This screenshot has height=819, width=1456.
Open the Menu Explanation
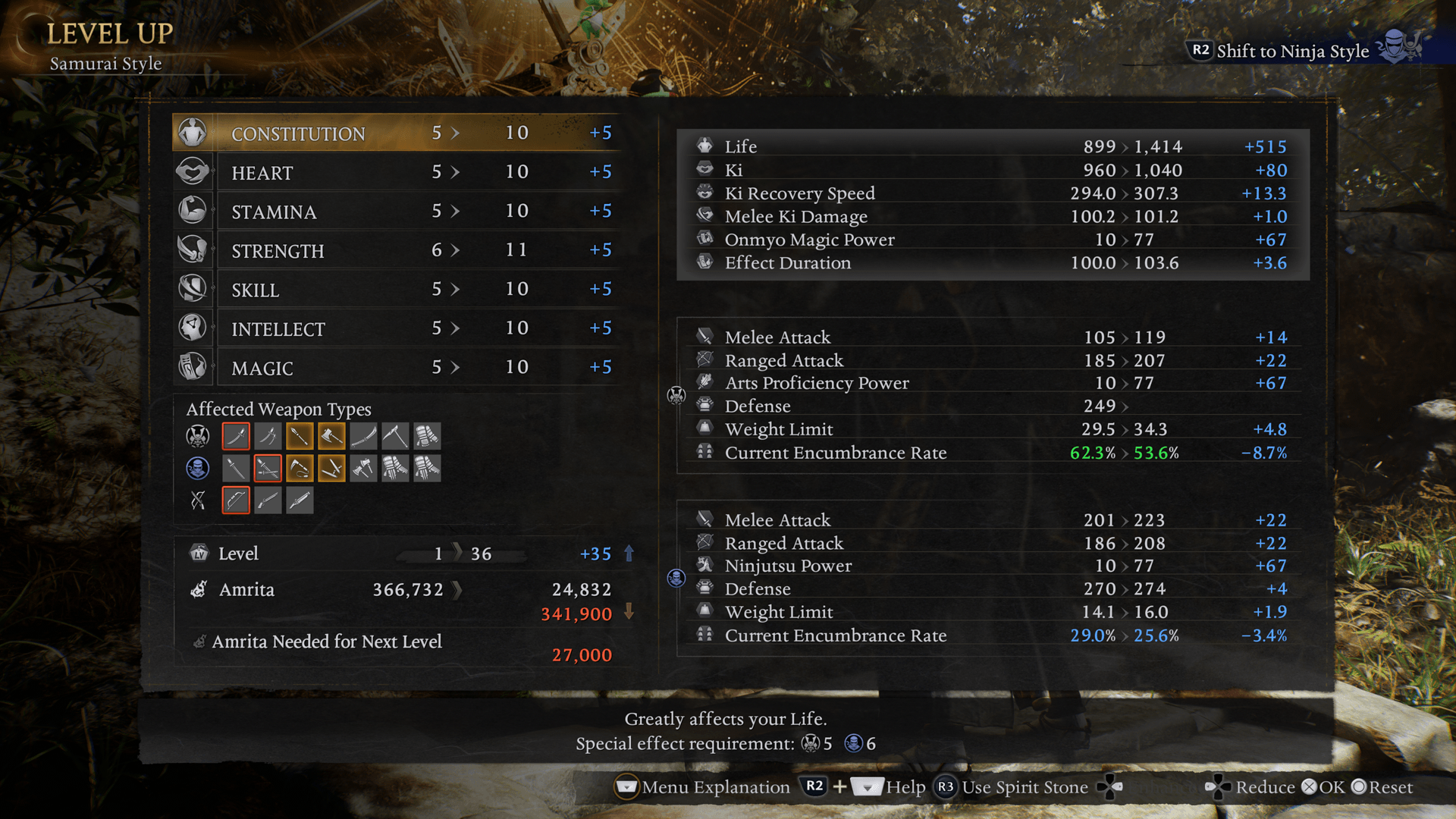(702, 787)
